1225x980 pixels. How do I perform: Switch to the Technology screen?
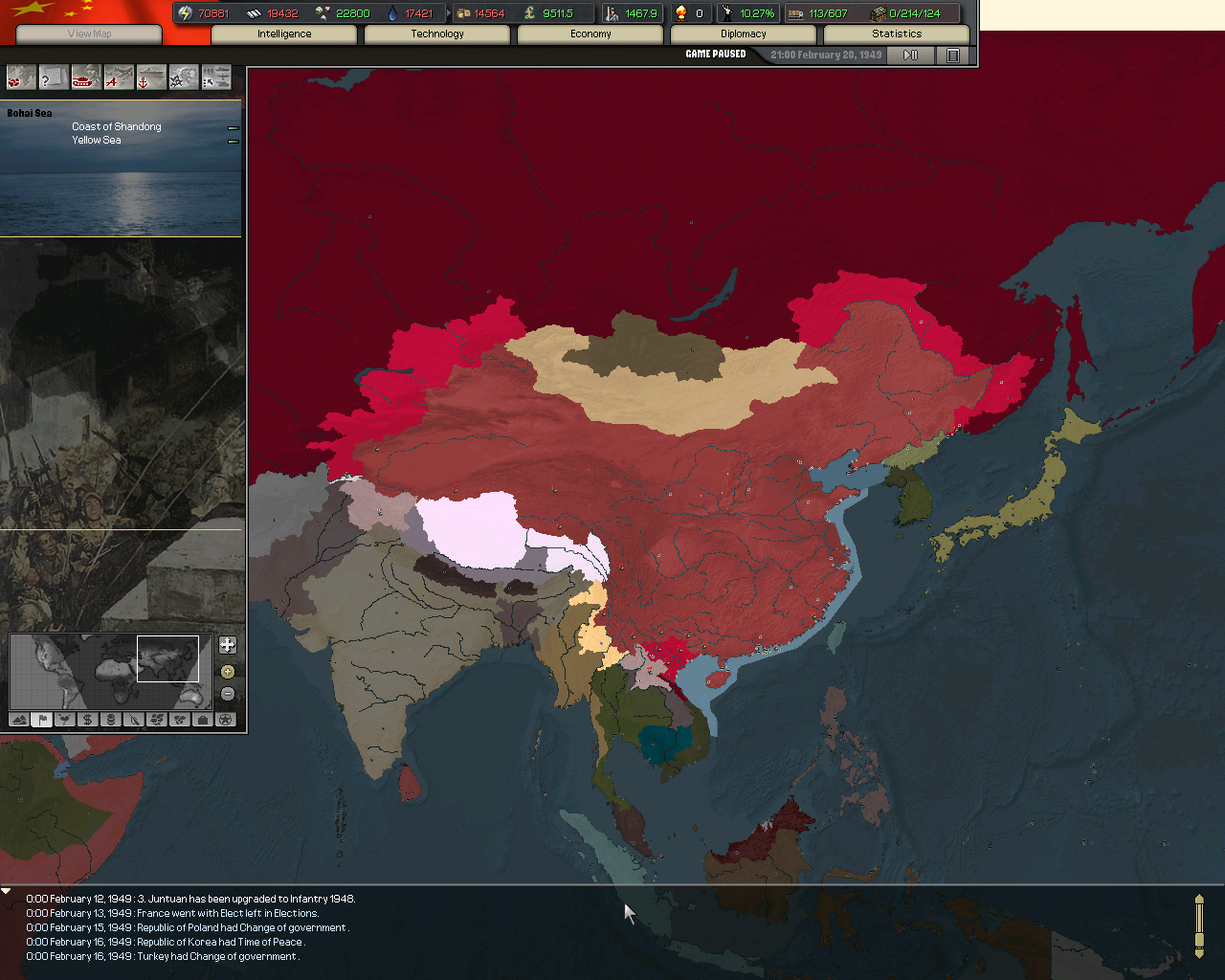(436, 33)
